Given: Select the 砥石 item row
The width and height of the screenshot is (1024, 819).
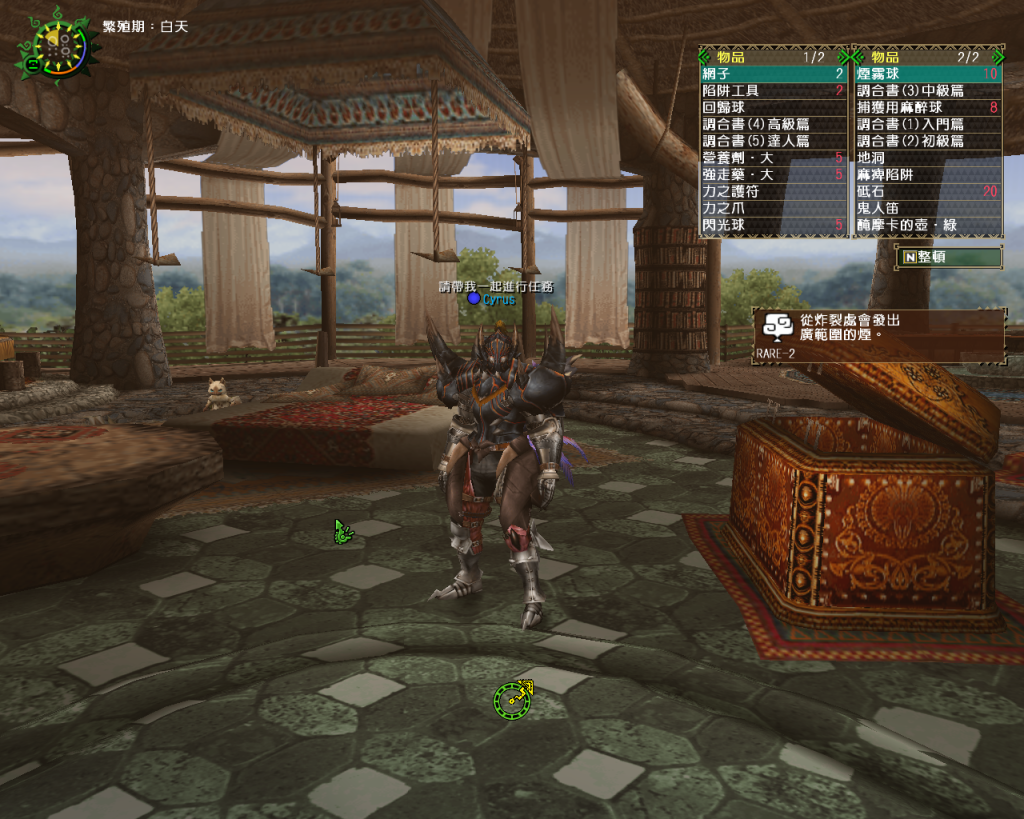Looking at the screenshot, I should coord(927,192).
